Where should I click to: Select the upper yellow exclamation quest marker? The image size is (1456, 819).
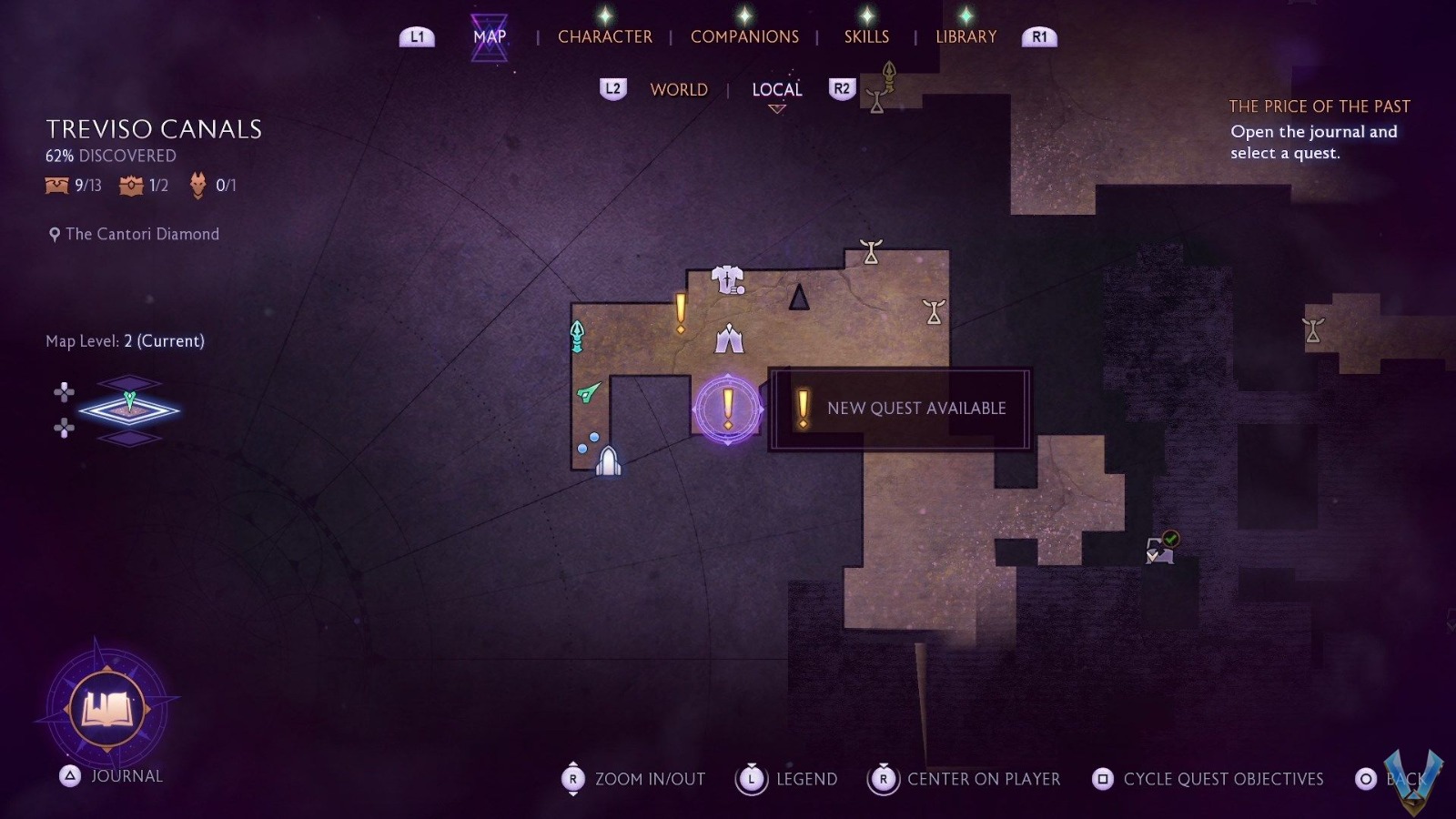click(681, 312)
